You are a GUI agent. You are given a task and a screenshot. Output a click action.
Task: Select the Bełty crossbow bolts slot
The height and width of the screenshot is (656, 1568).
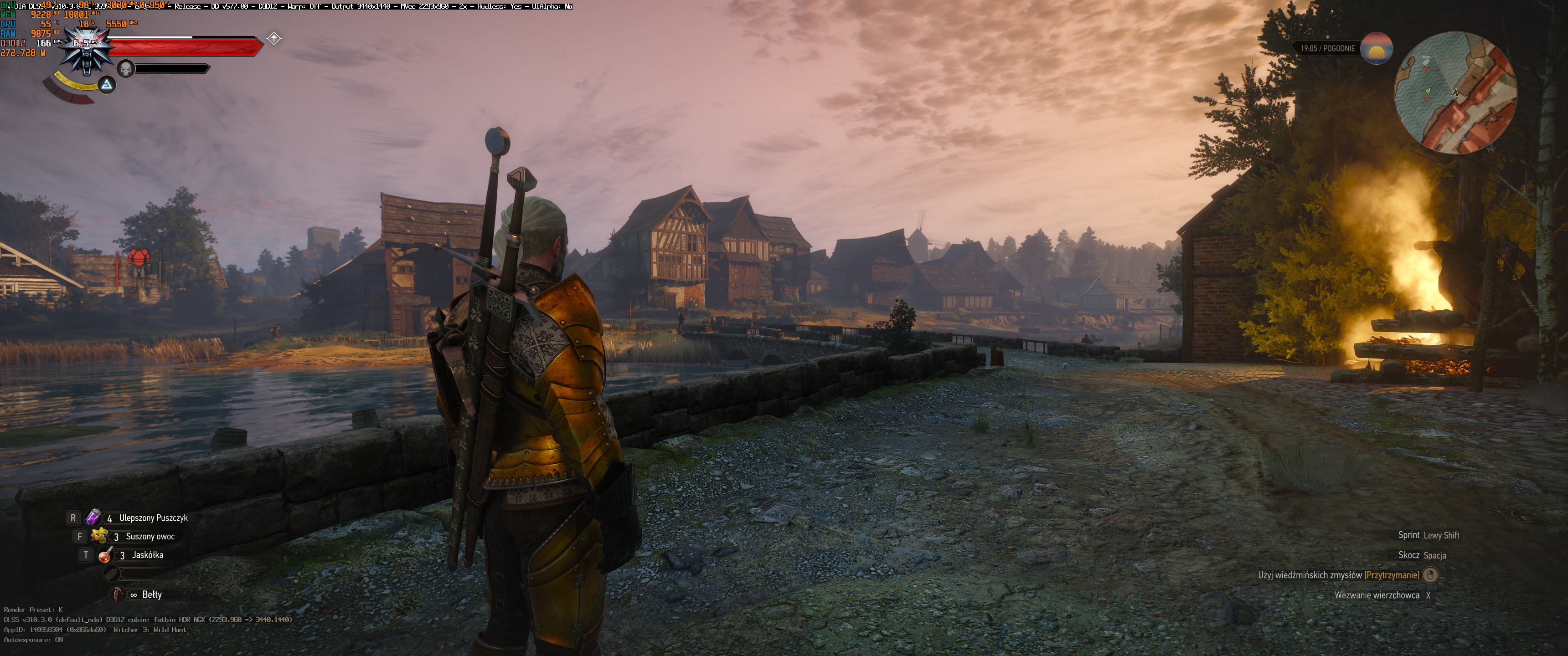pyautogui.click(x=117, y=594)
